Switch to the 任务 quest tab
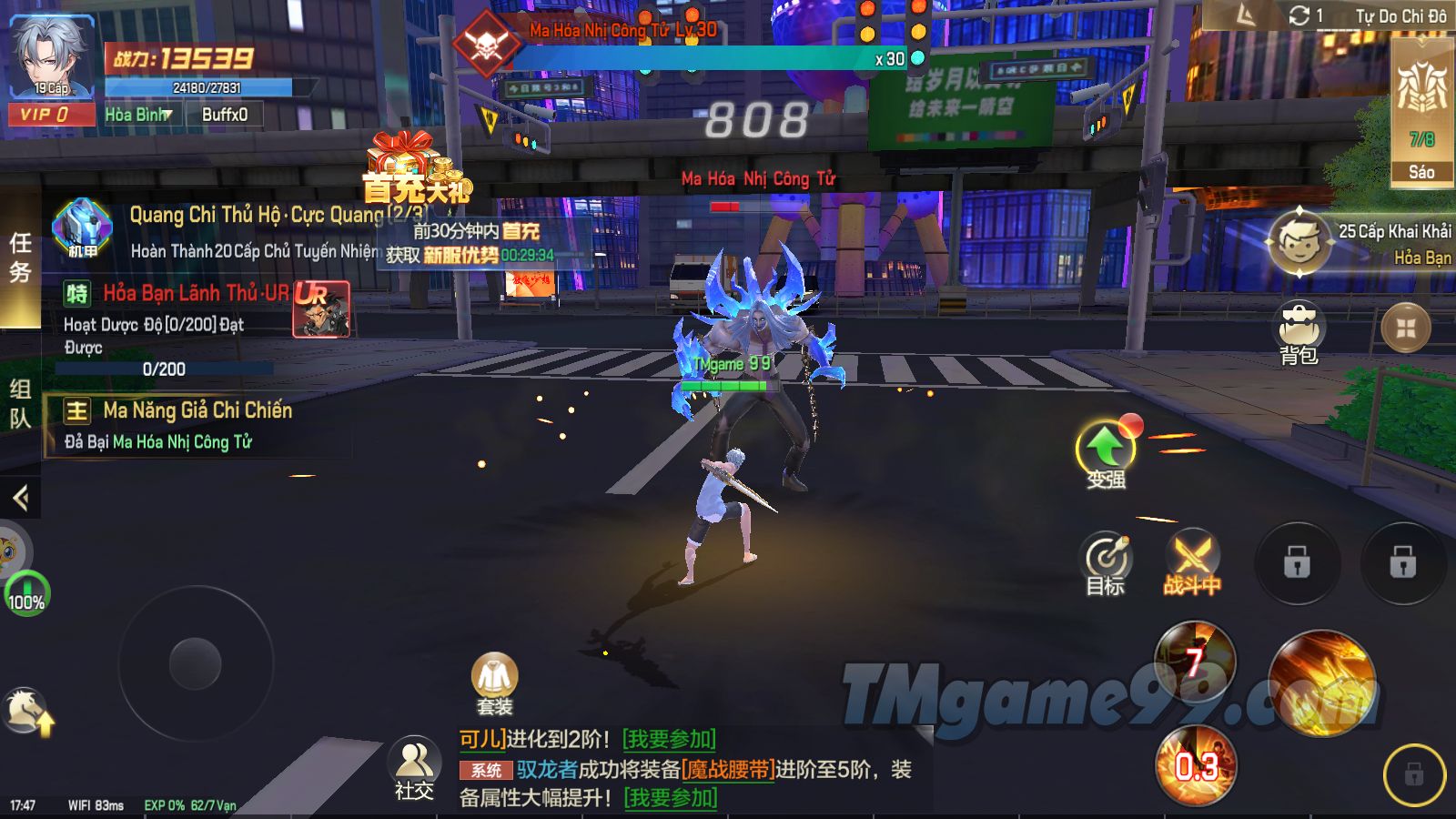Viewport: 1456px width, 819px height. pyautogui.click(x=20, y=258)
